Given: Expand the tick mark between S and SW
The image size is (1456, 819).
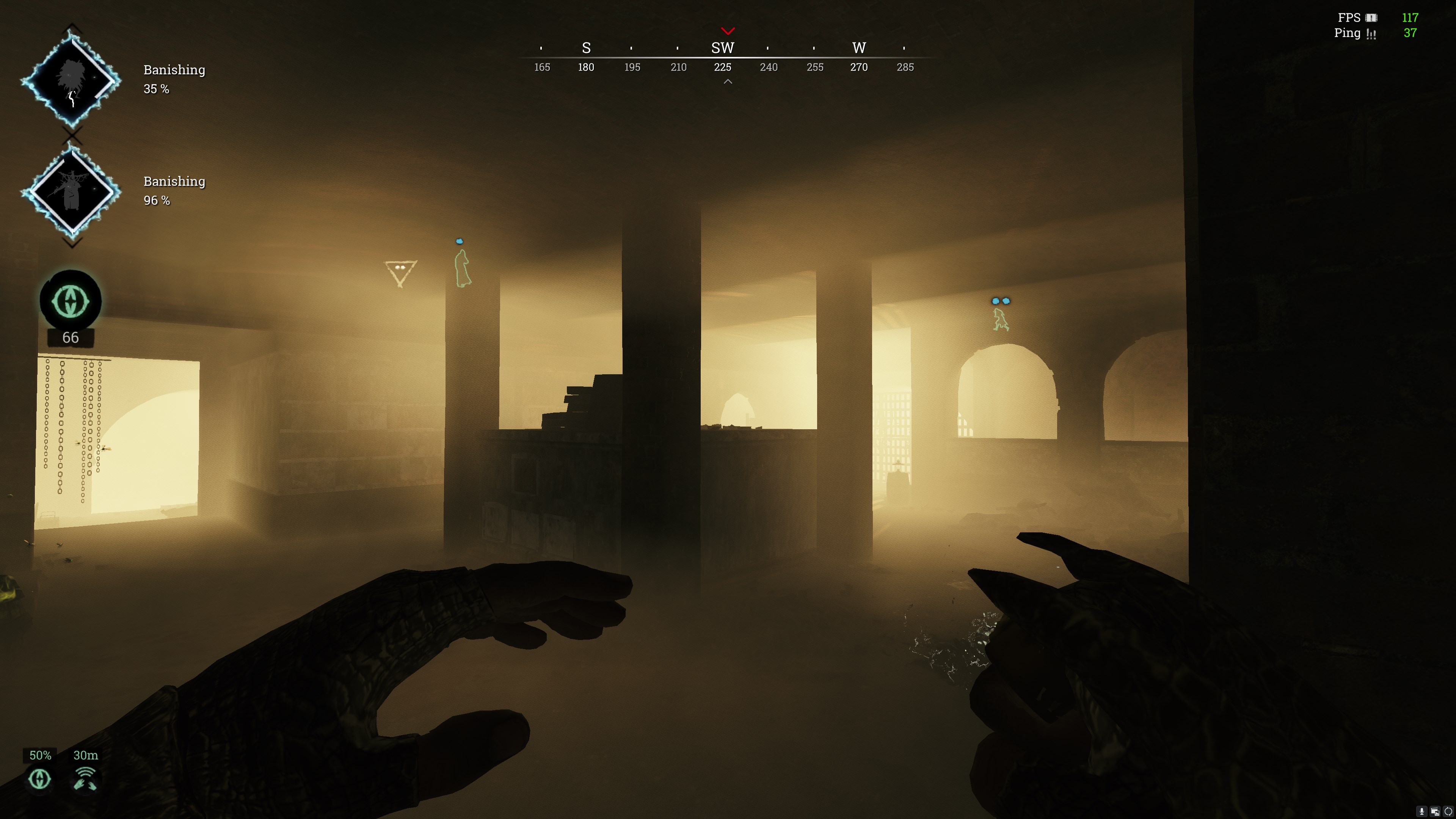Looking at the screenshot, I should tap(631, 47).
